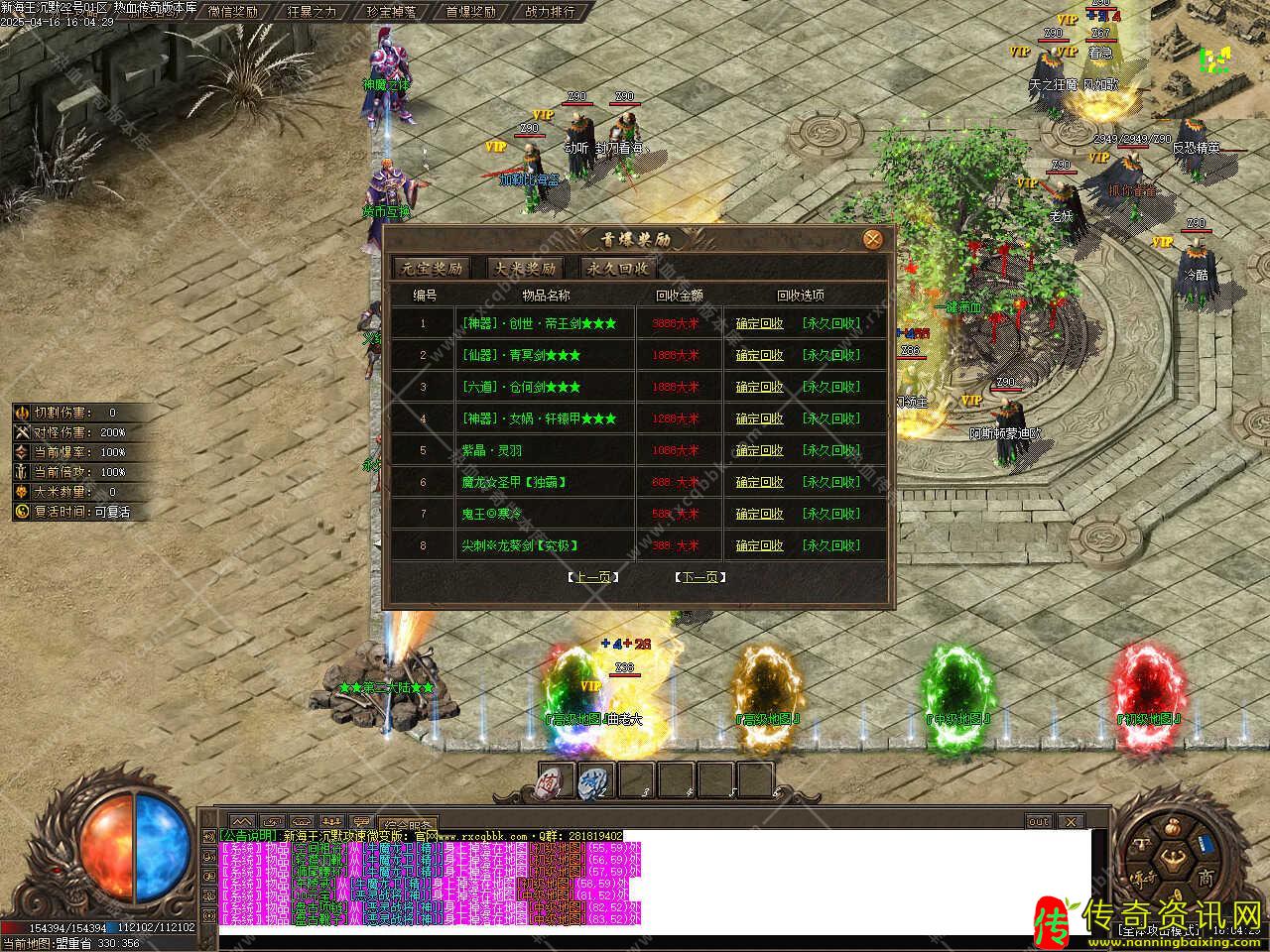Use the blue potion in hotbar slot 2
Viewport: 1270px width, 952px height.
(594, 782)
